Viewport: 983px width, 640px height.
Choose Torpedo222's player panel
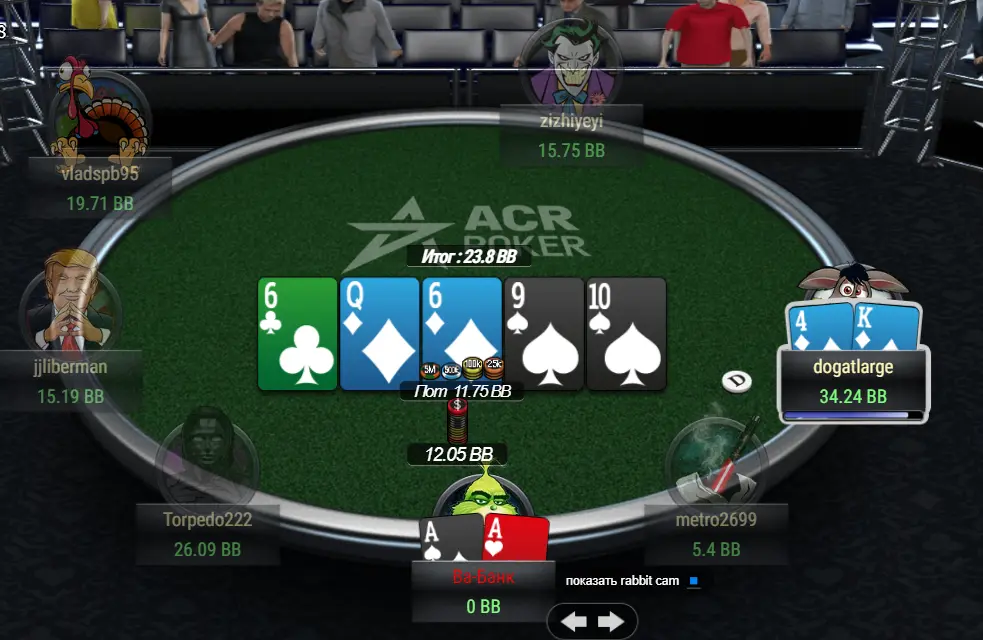208,534
